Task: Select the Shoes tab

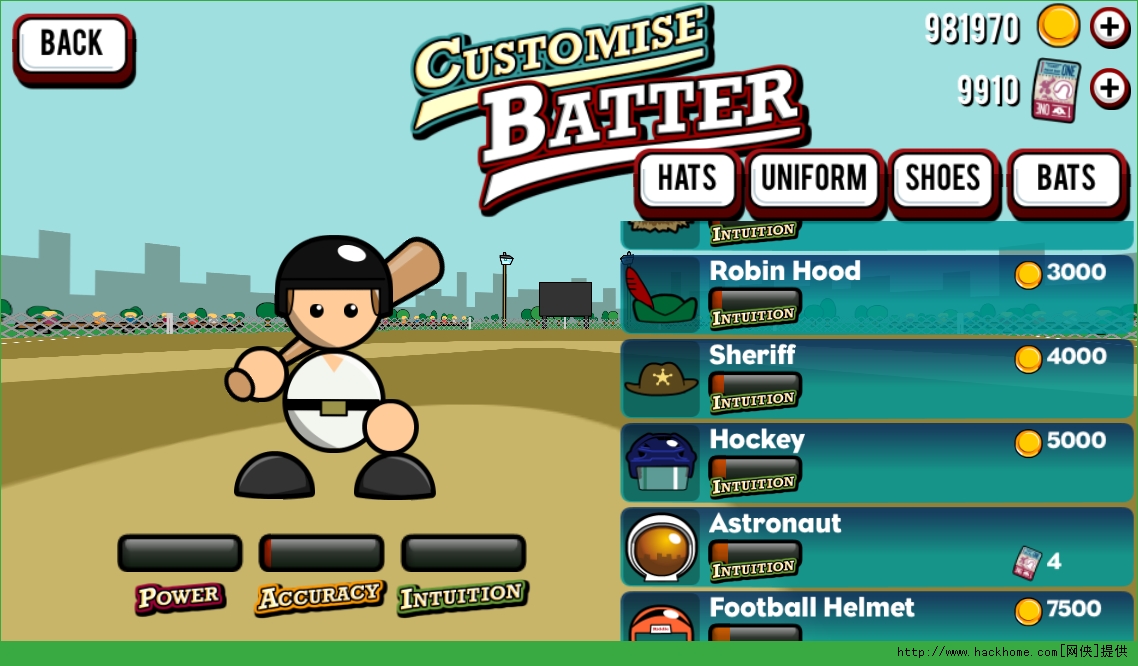Action: tap(942, 180)
